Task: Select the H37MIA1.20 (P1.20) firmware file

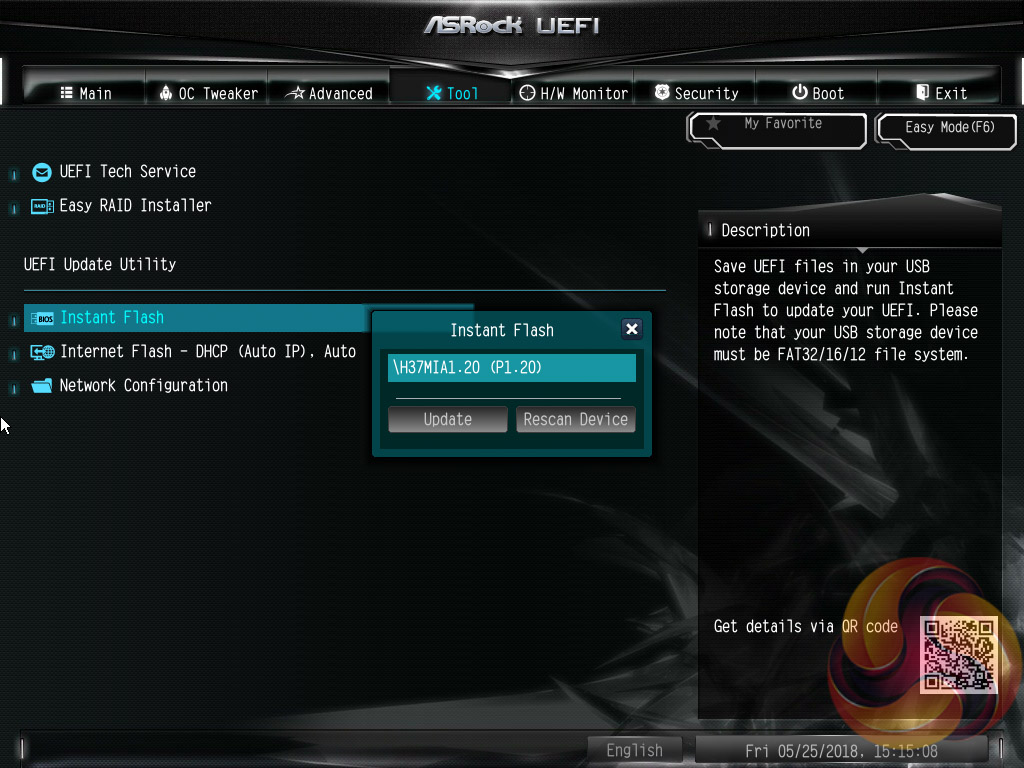Action: (x=511, y=367)
